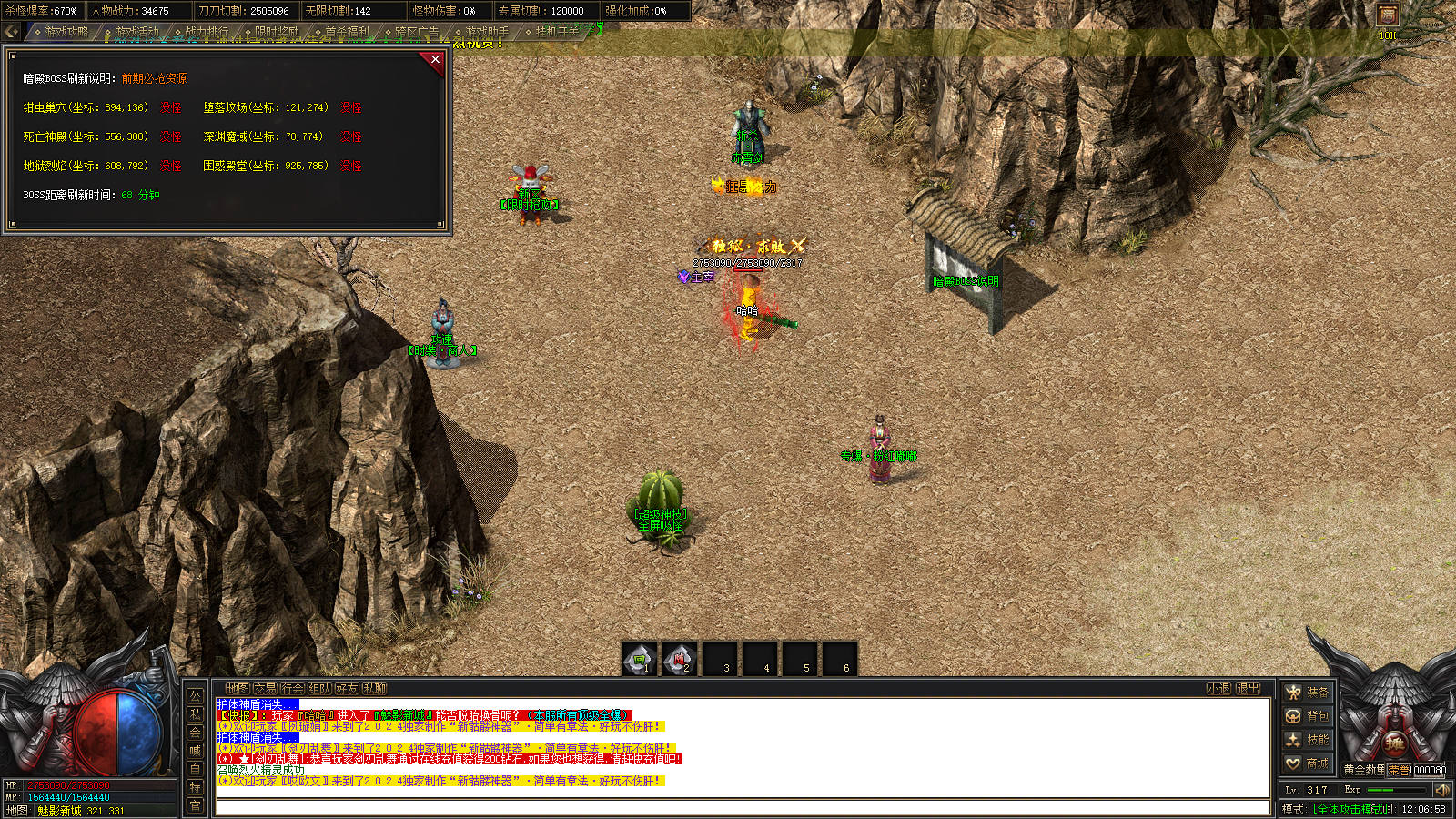Close the 暗殿BOSS刷新说明 panel

coord(435,60)
